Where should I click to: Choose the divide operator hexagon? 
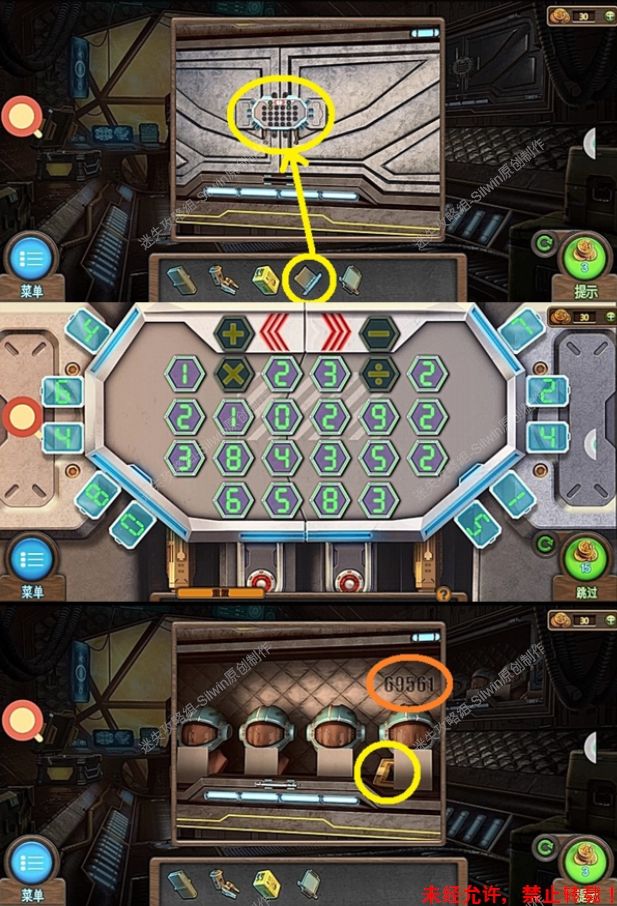tap(380, 374)
